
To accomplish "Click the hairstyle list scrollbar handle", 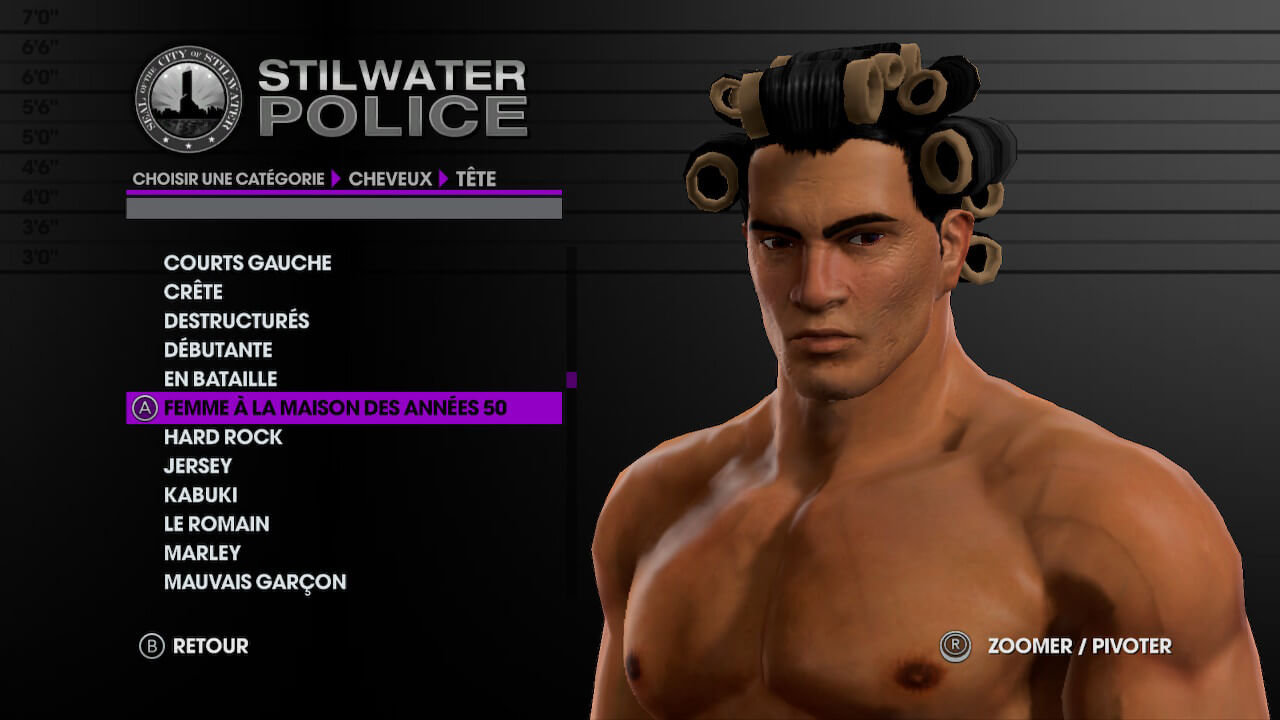I will pos(572,380).
